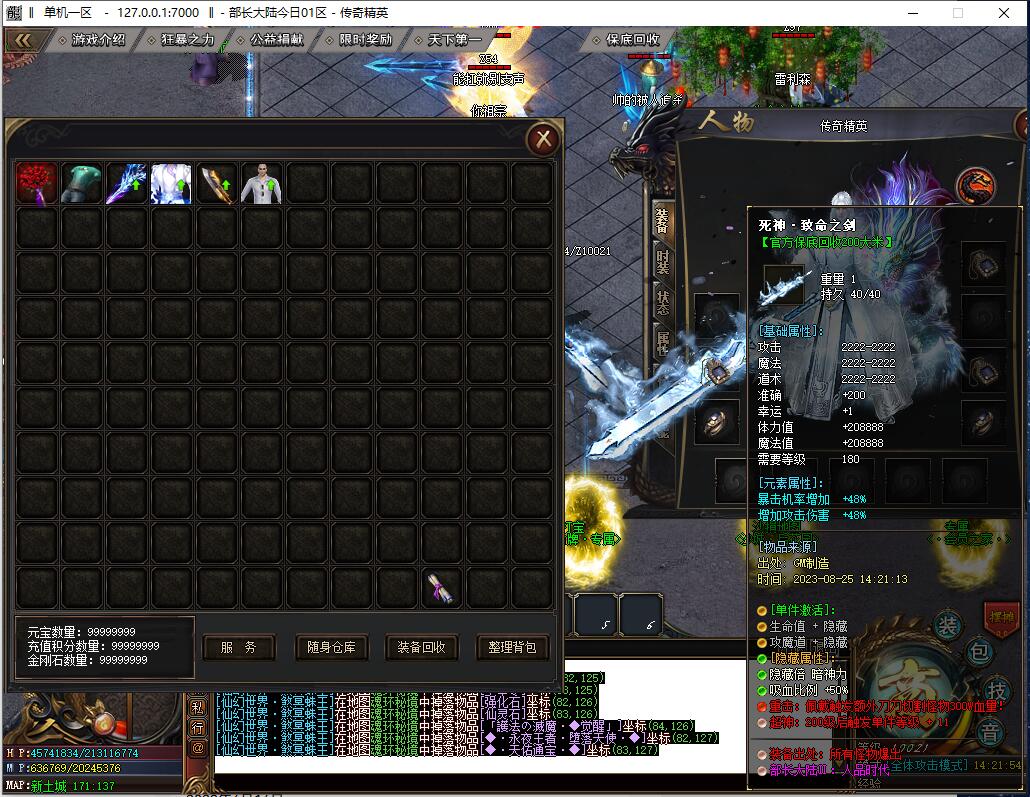This screenshot has width=1030, height=797.
Task: Open the 狂暴之力 menu entry
Action: [x=187, y=40]
